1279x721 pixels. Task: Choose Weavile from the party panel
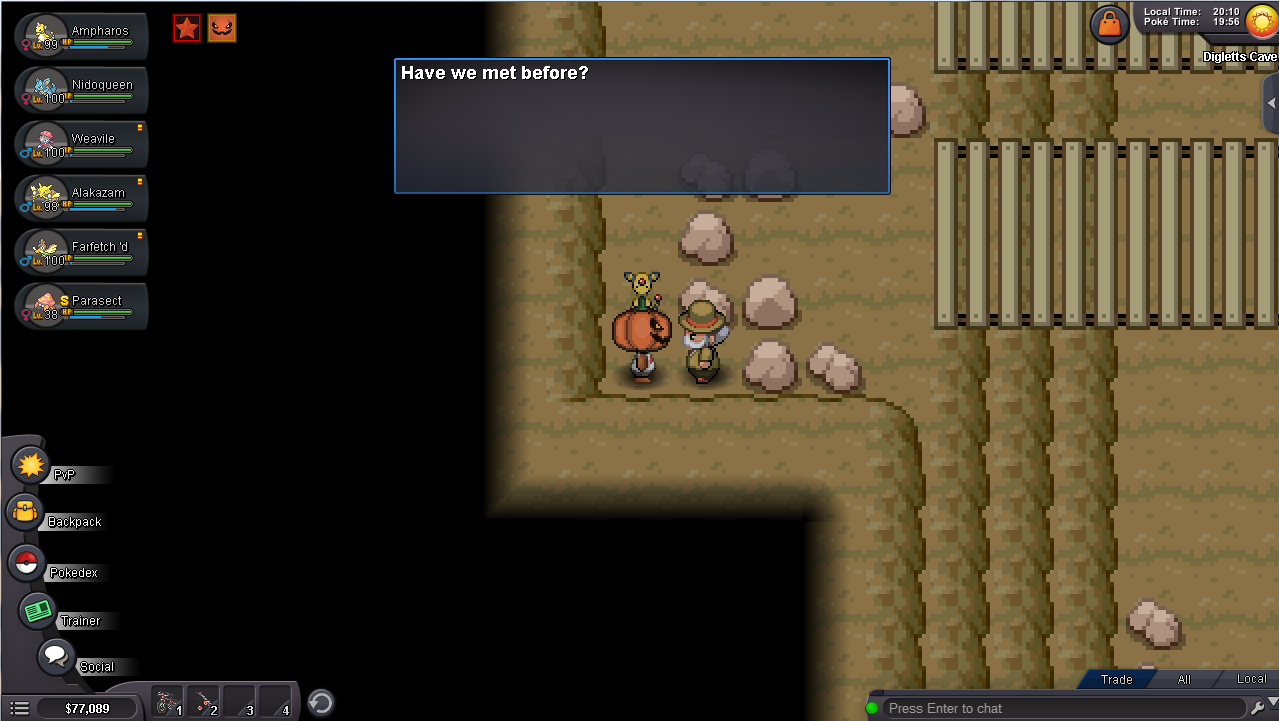click(x=82, y=143)
